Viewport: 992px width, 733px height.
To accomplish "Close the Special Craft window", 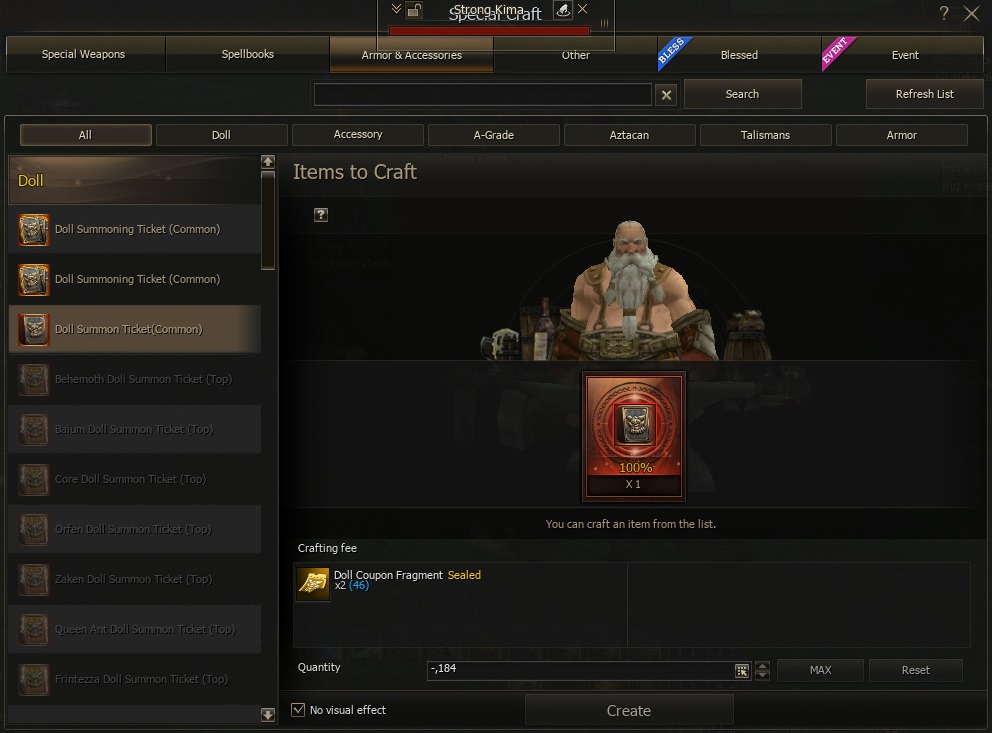I will [971, 14].
